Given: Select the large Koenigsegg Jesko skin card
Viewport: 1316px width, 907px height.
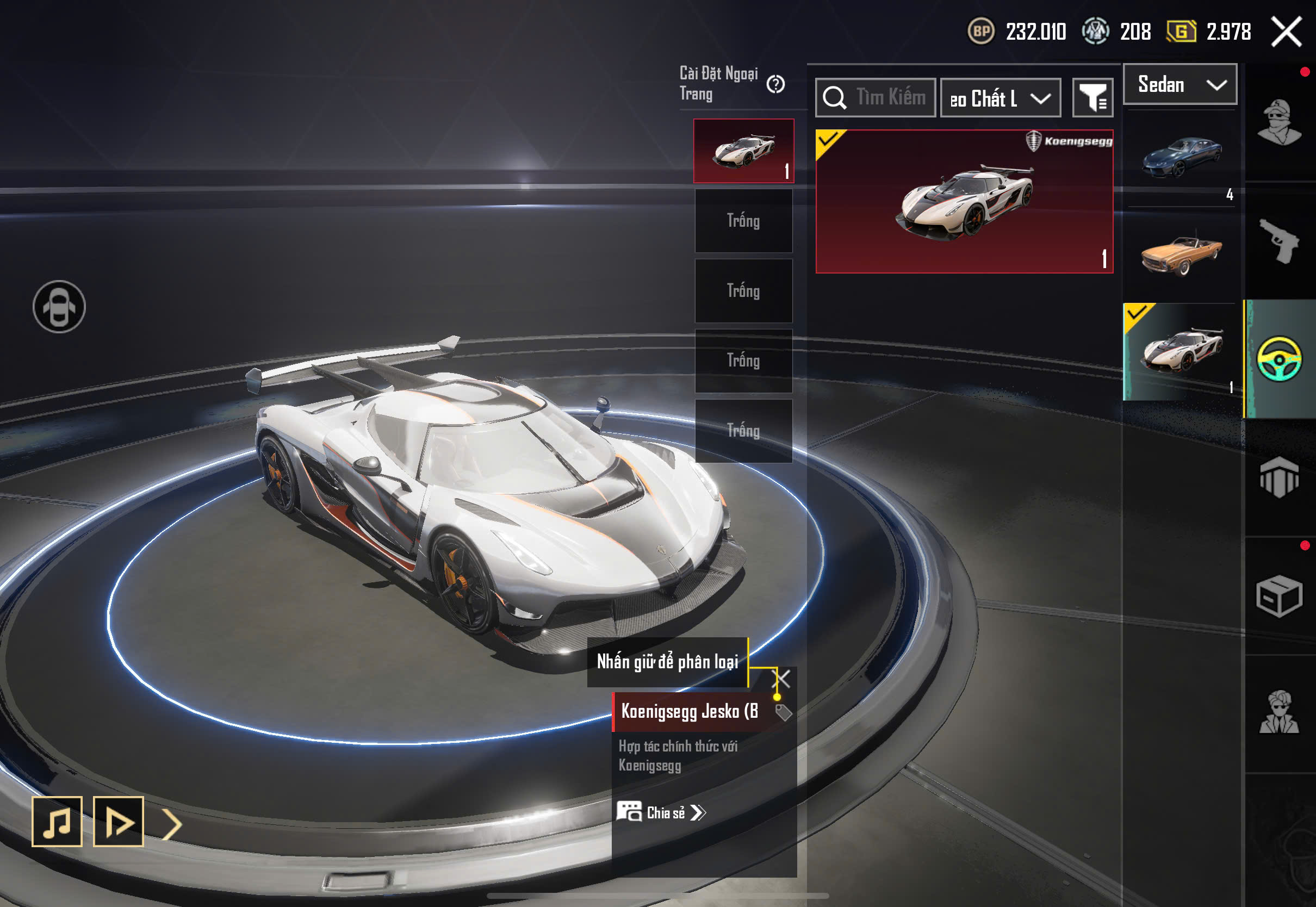Looking at the screenshot, I should pyautogui.click(x=964, y=202).
